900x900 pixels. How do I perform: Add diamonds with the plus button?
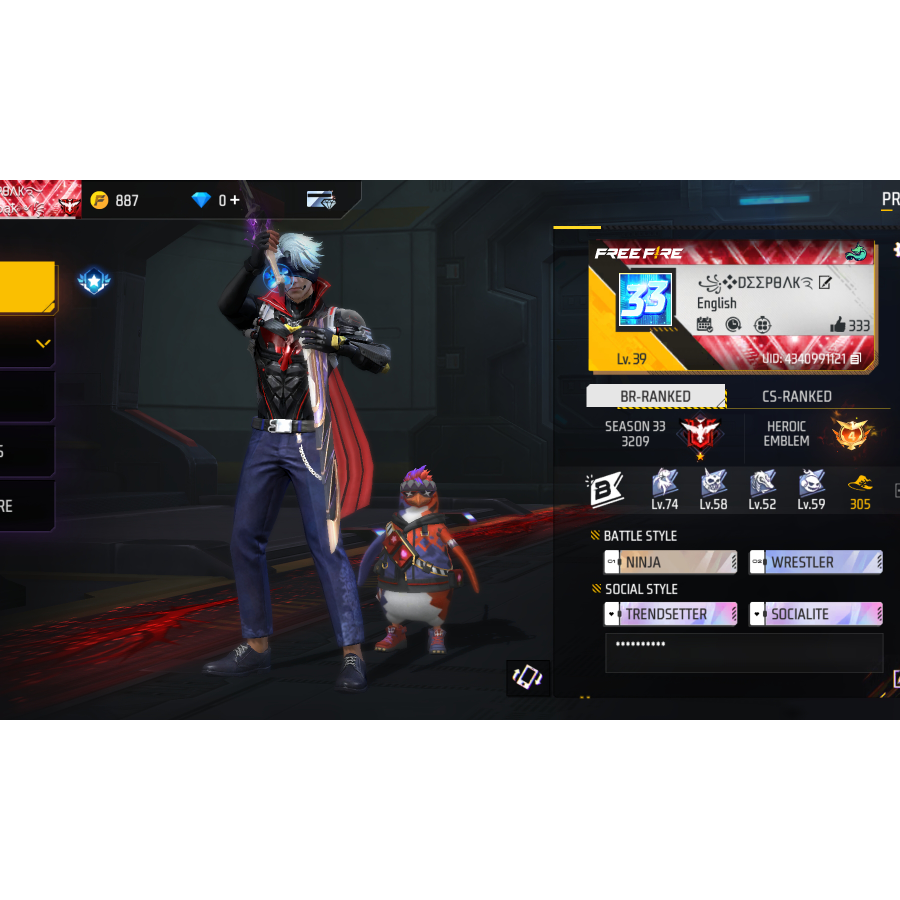(x=235, y=200)
